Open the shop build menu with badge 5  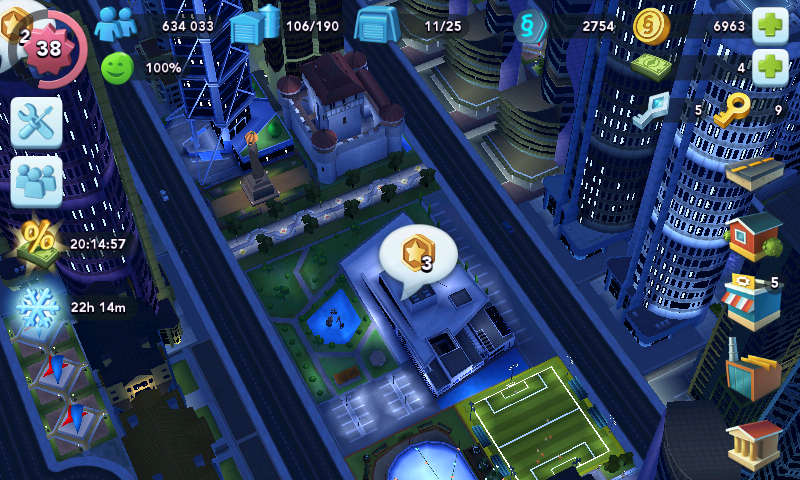(x=752, y=300)
